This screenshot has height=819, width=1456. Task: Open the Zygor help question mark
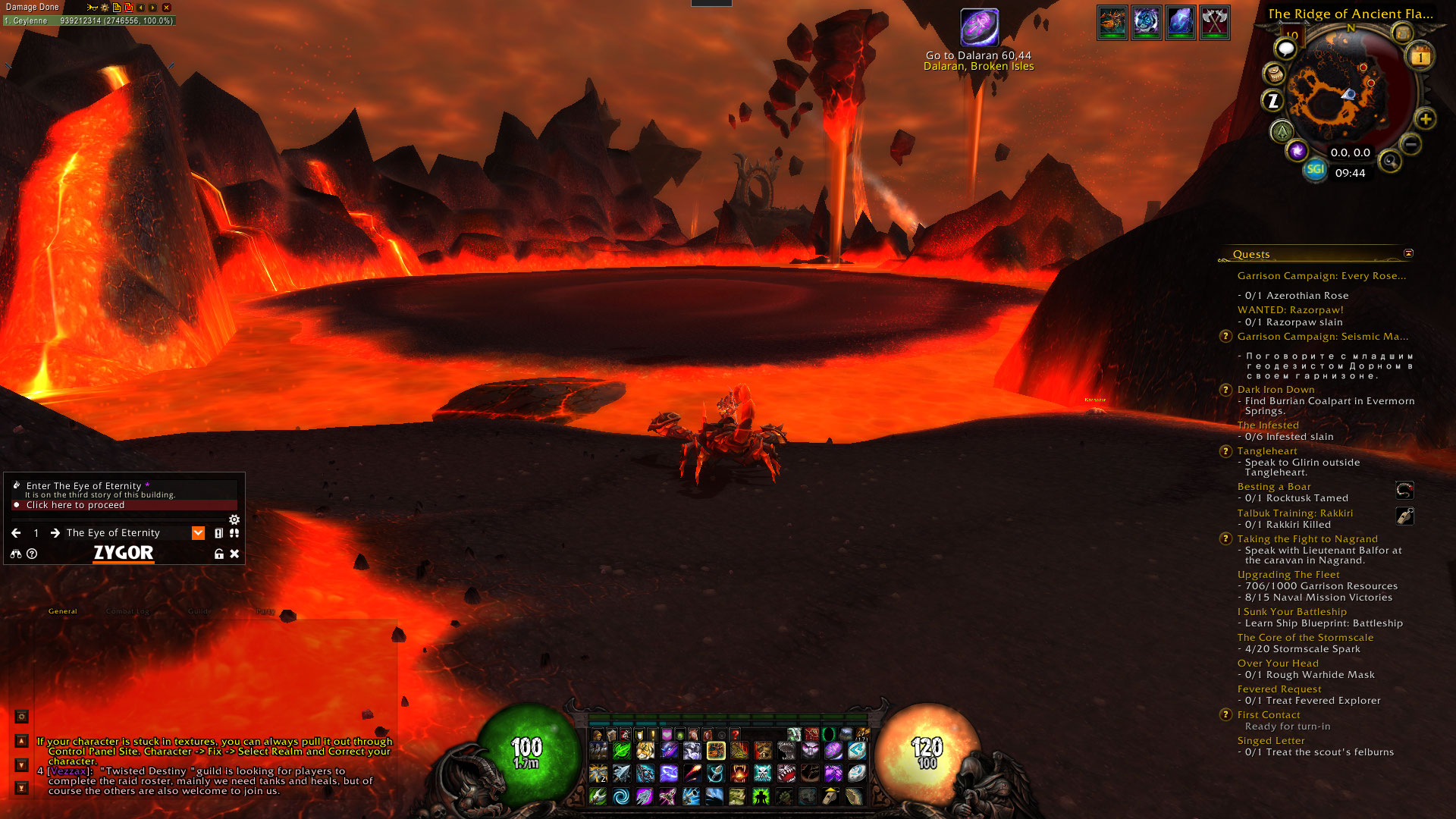(x=32, y=554)
